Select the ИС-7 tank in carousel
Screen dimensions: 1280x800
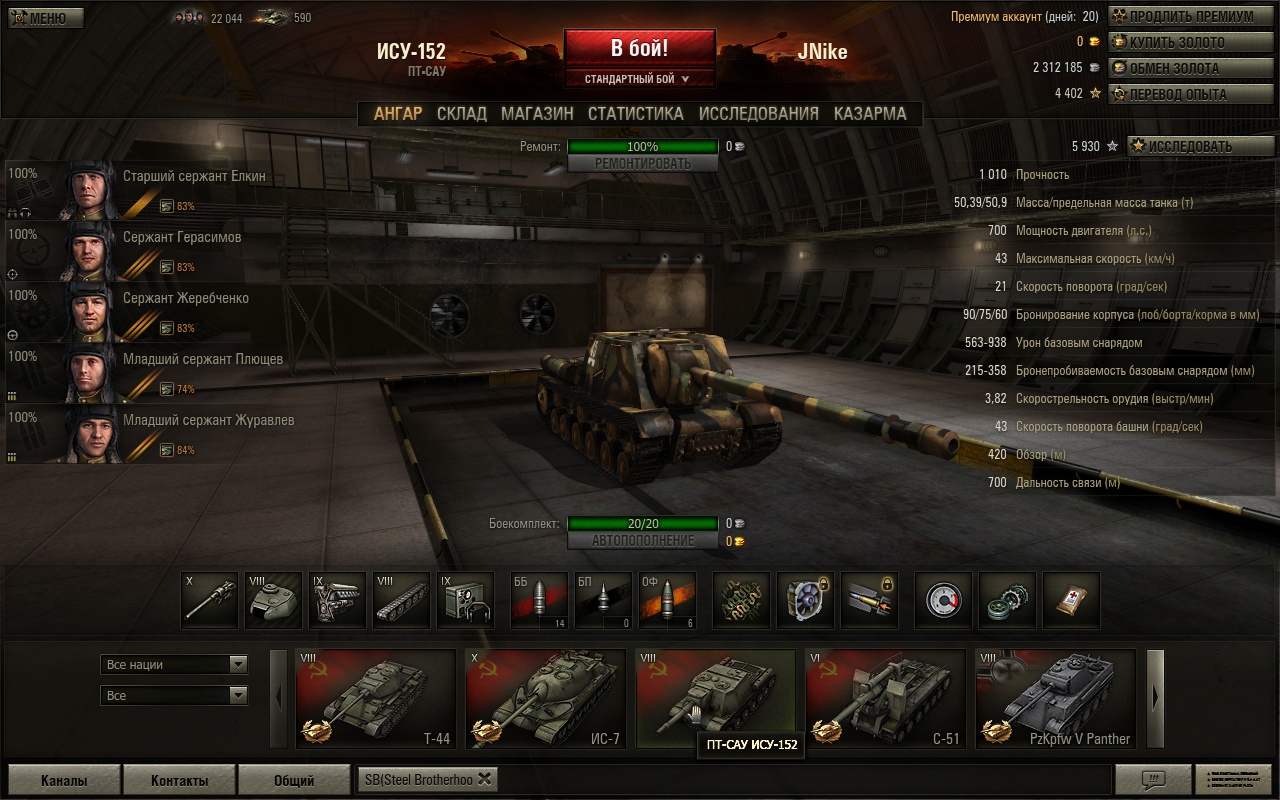tap(545, 699)
